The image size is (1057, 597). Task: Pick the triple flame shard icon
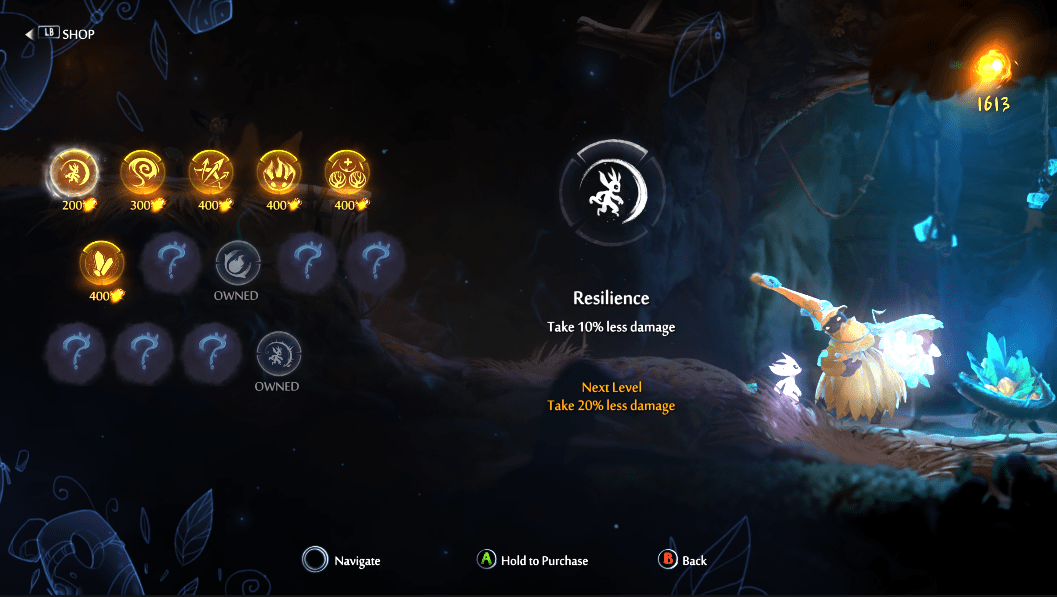click(279, 173)
